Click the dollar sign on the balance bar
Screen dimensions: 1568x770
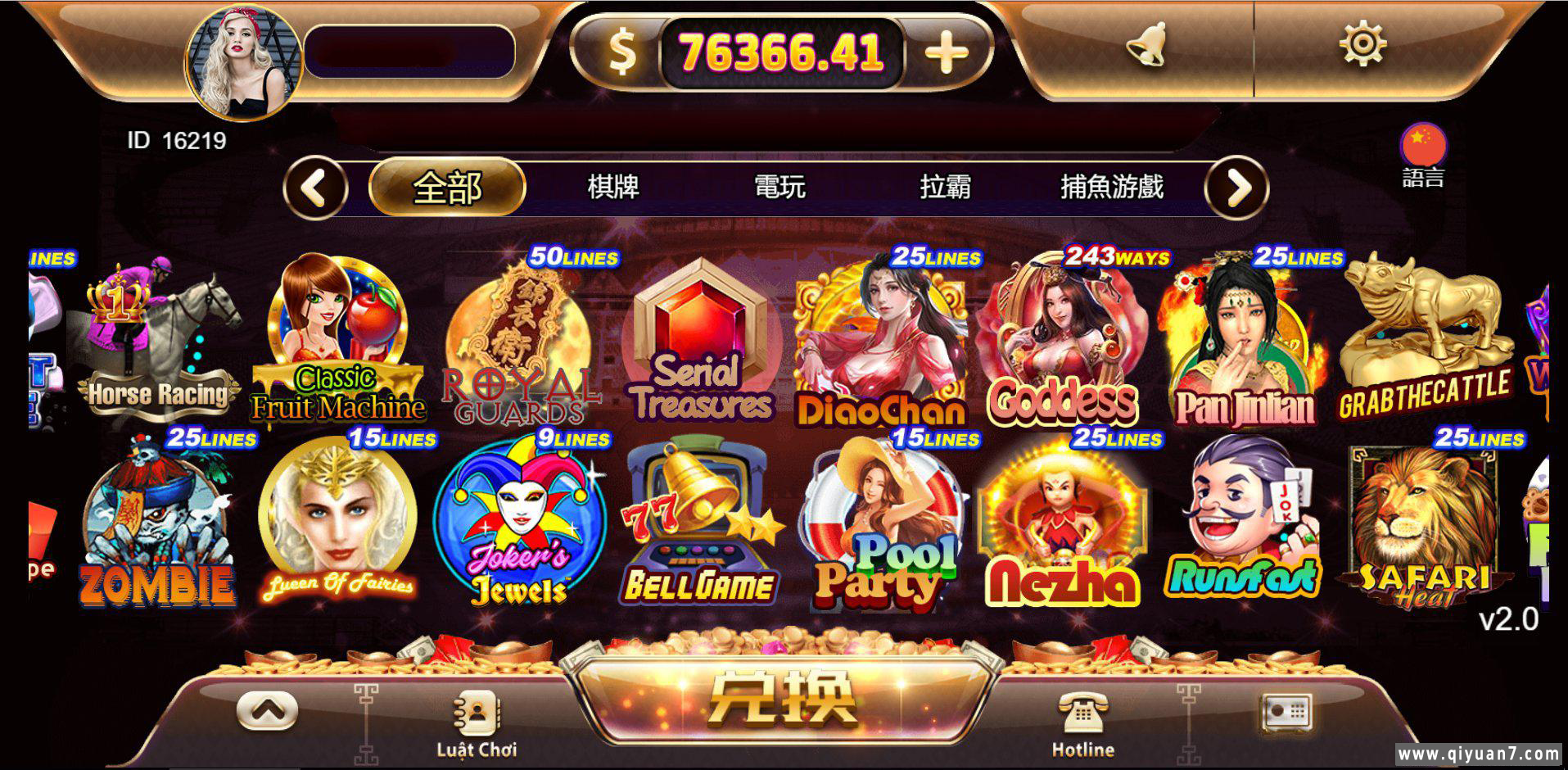[622, 51]
